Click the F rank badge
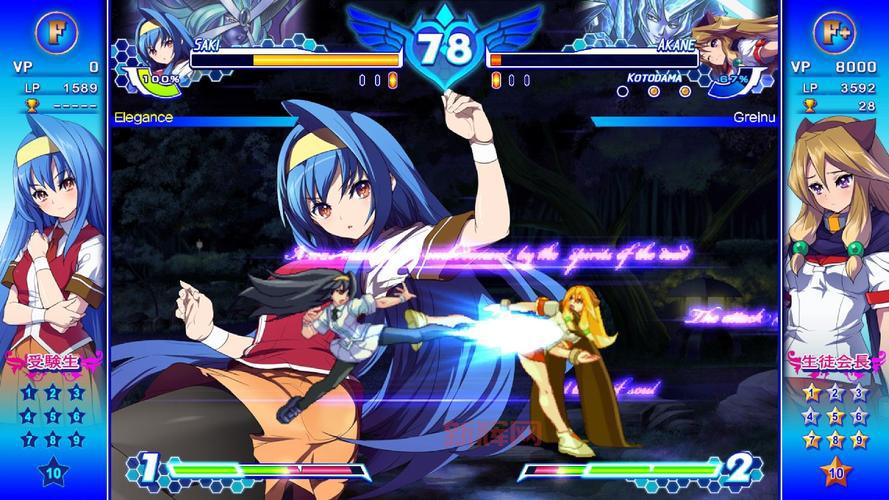Screen dimensions: 889x500 (x=54, y=30)
